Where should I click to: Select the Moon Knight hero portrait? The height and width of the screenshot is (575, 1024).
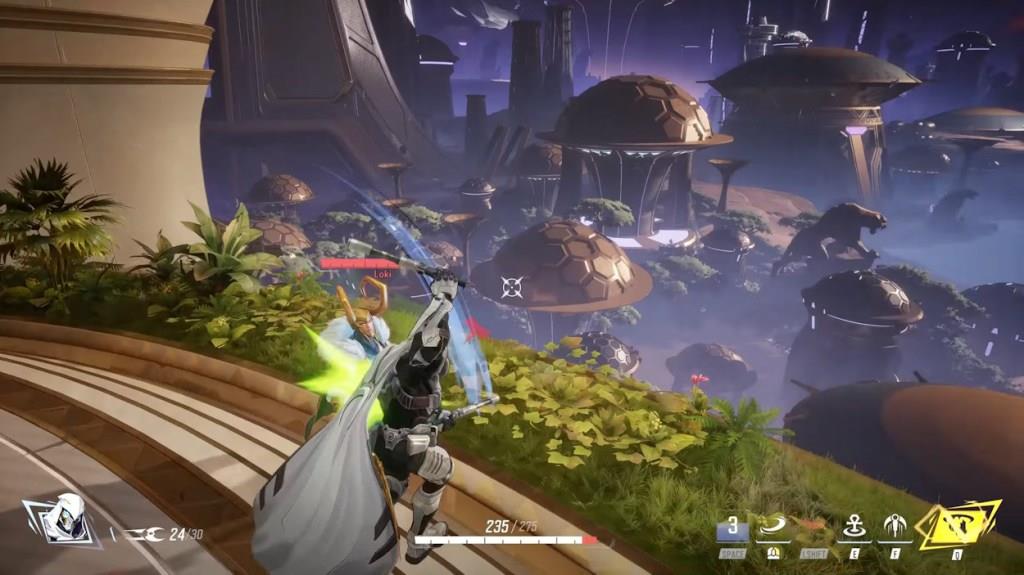tap(61, 520)
